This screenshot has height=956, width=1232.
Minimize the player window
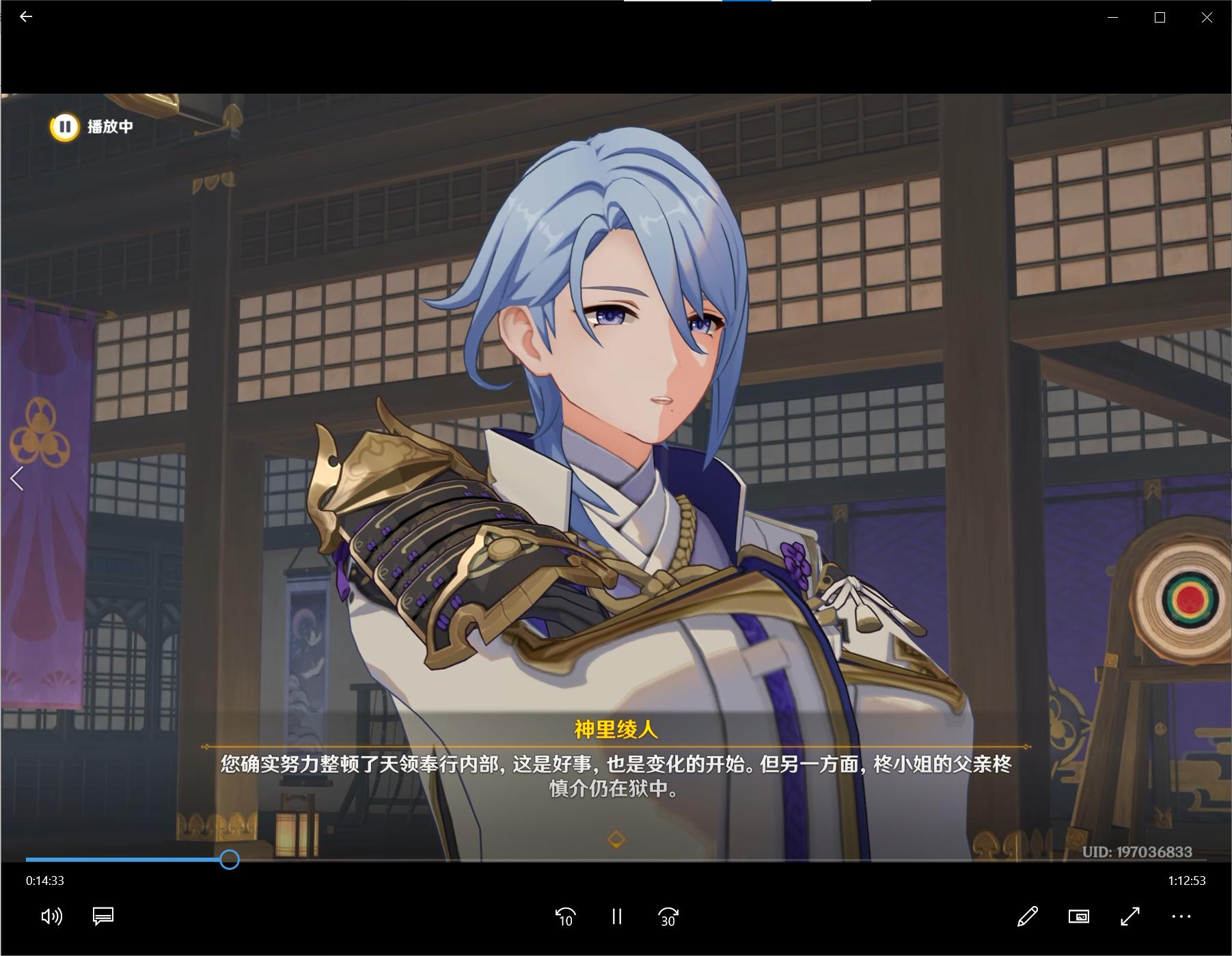pyautogui.click(x=1113, y=18)
